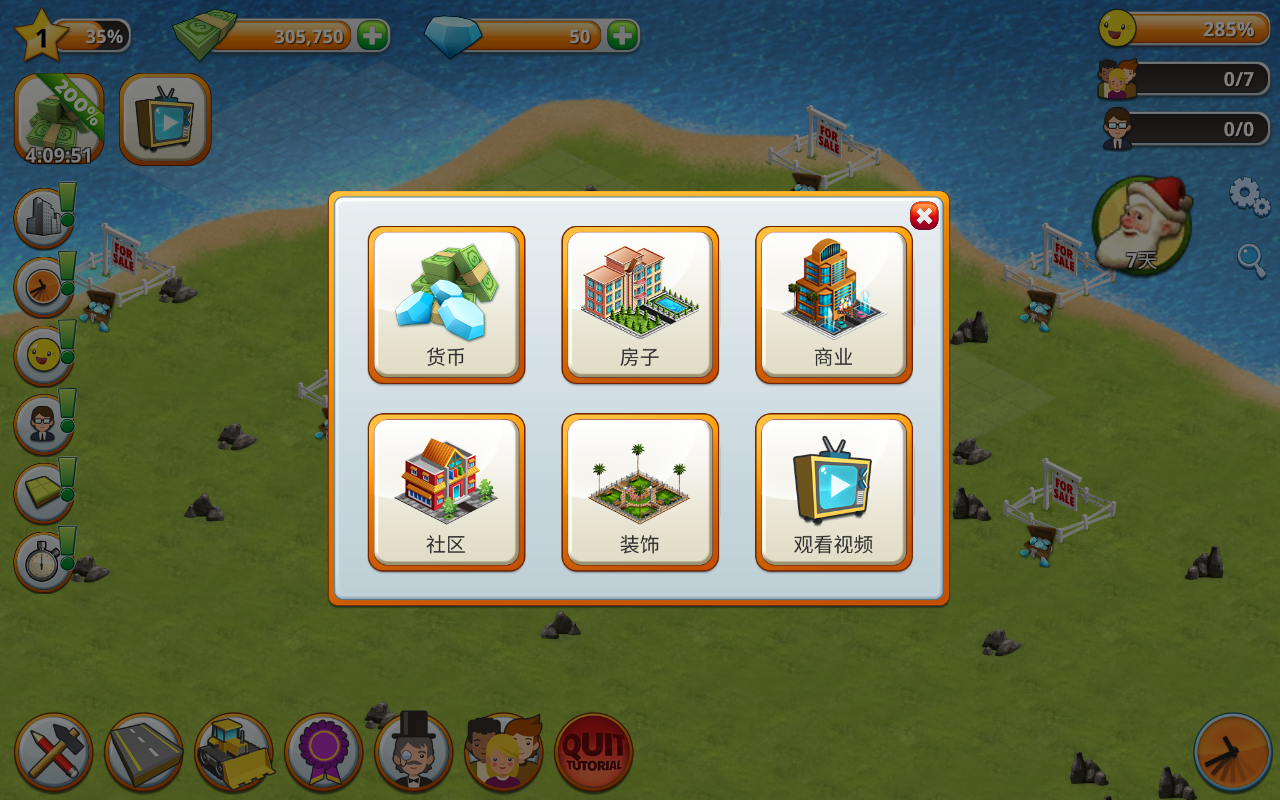Add more cash with the plus button
The image size is (1280, 800).
pyautogui.click(x=372, y=36)
